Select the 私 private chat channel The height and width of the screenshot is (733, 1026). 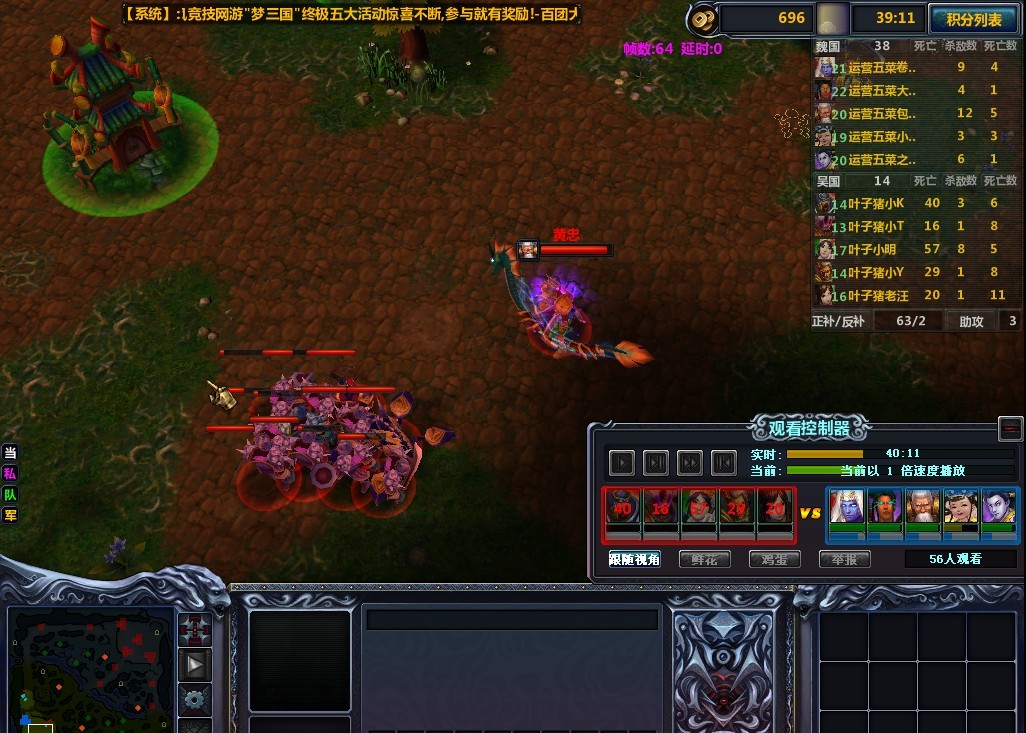click(x=10, y=474)
